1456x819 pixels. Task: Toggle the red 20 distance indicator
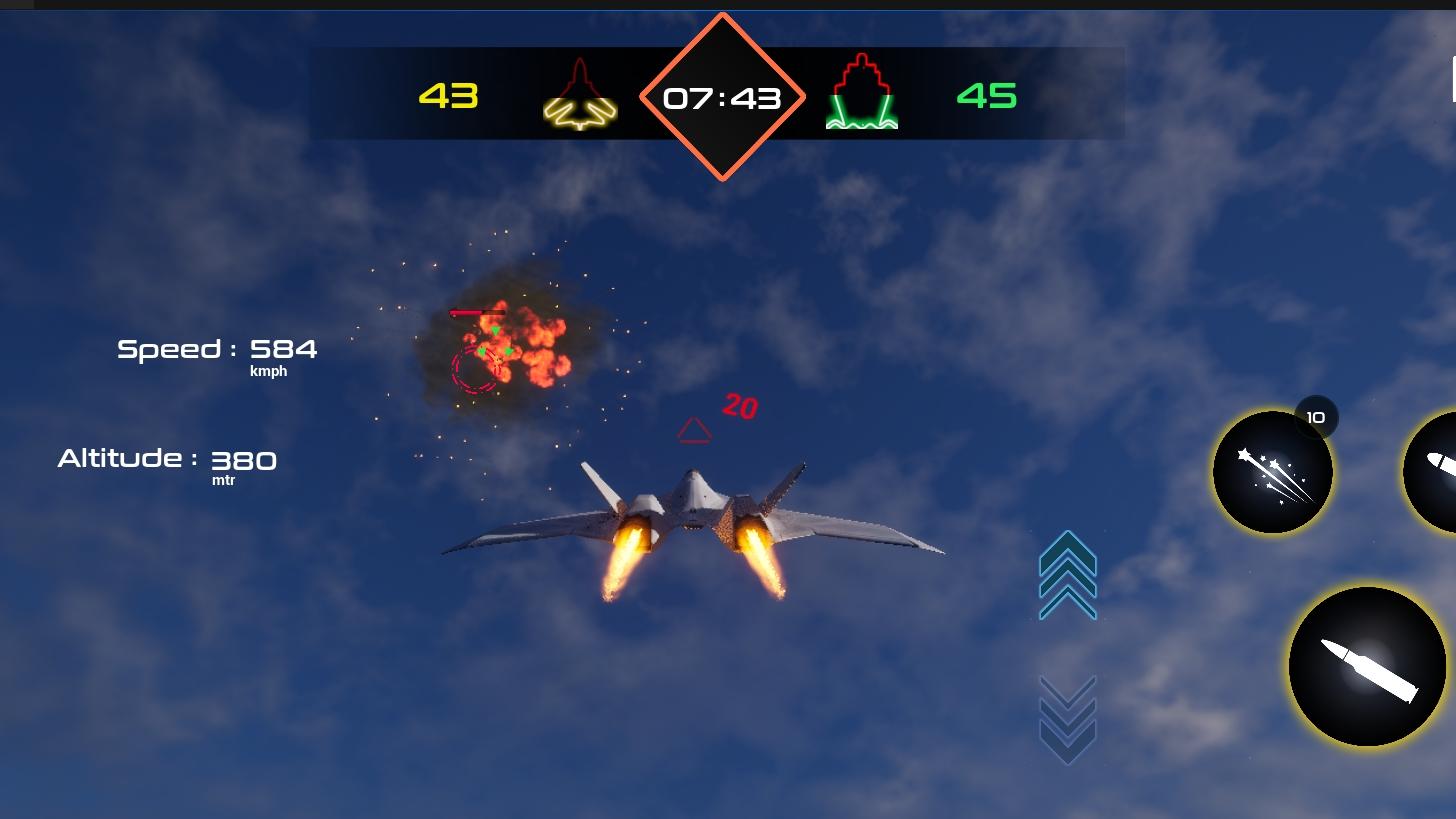click(738, 404)
